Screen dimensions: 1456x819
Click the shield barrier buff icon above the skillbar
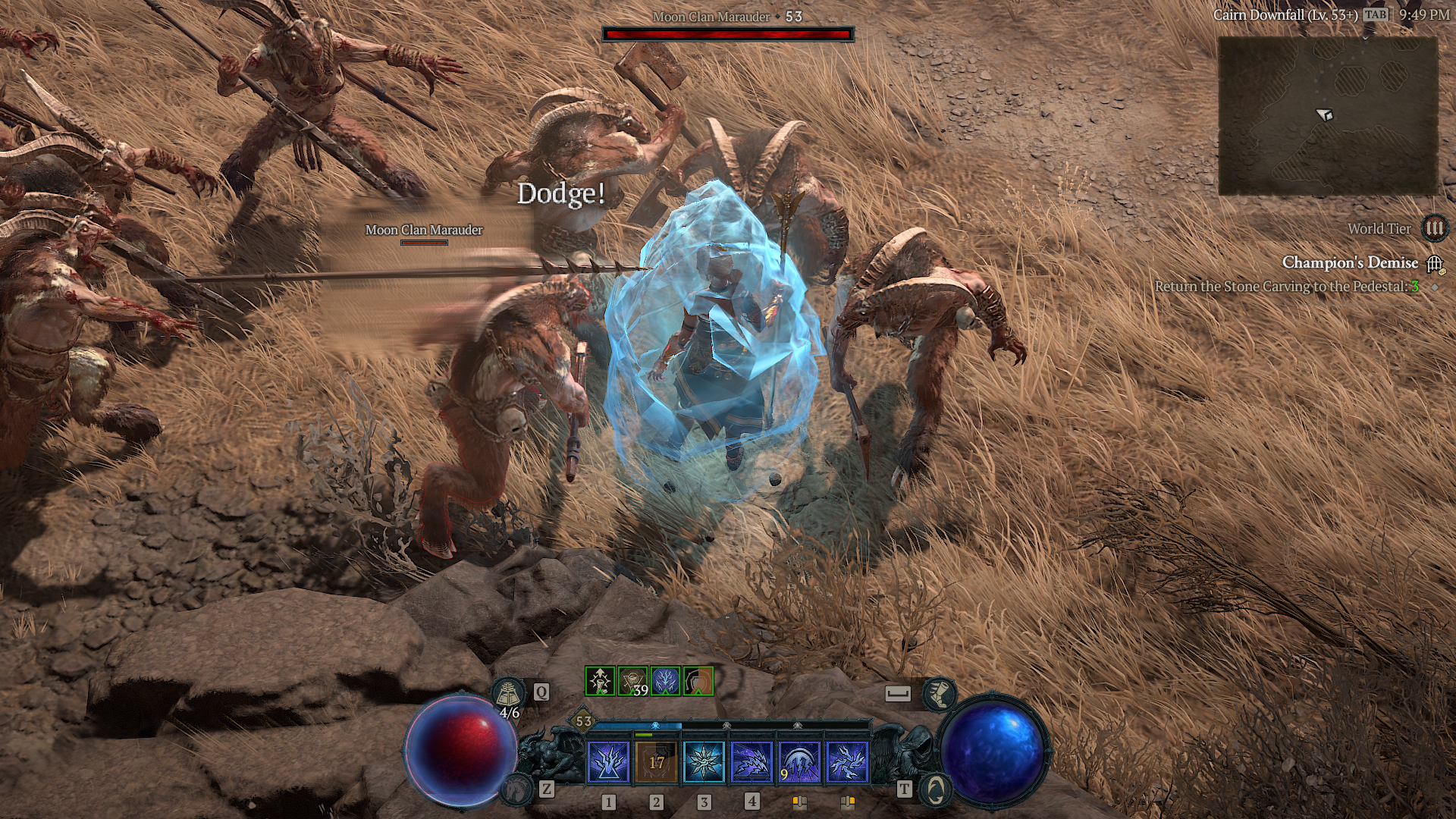698,681
